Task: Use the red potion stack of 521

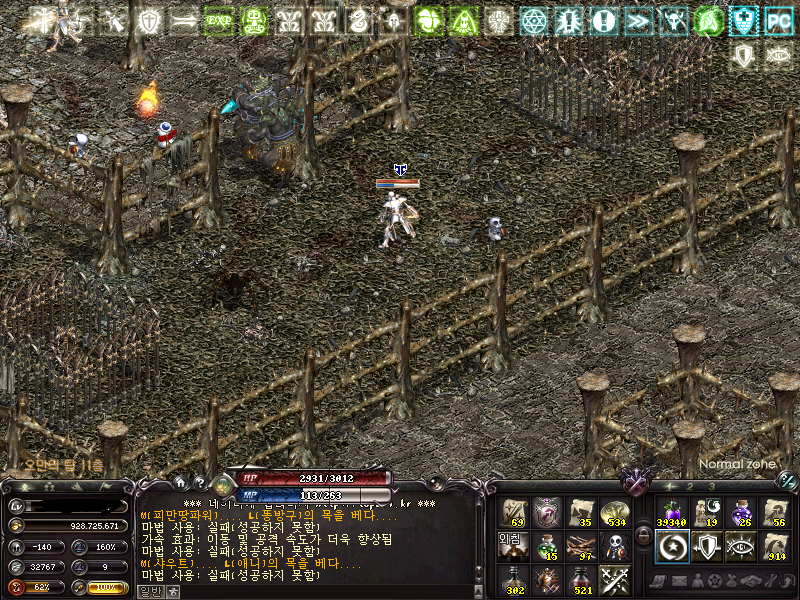Action: coord(580,579)
